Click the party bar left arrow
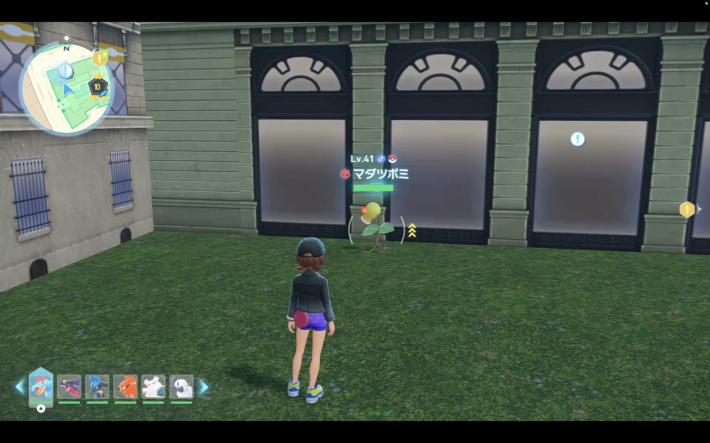710x443 pixels. (19, 386)
